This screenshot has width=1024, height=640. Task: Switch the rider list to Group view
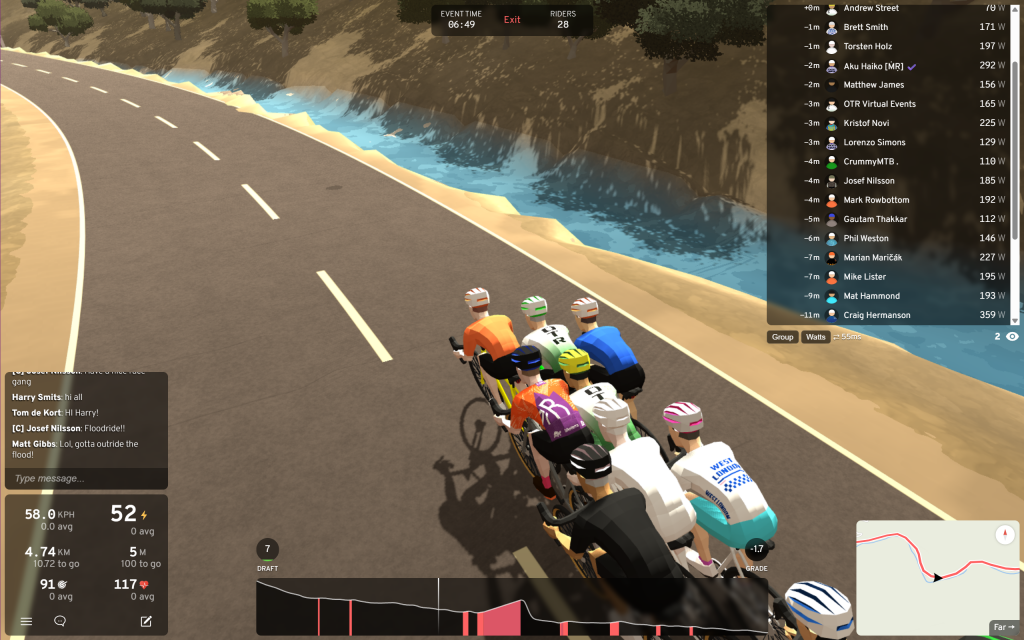[x=783, y=337]
